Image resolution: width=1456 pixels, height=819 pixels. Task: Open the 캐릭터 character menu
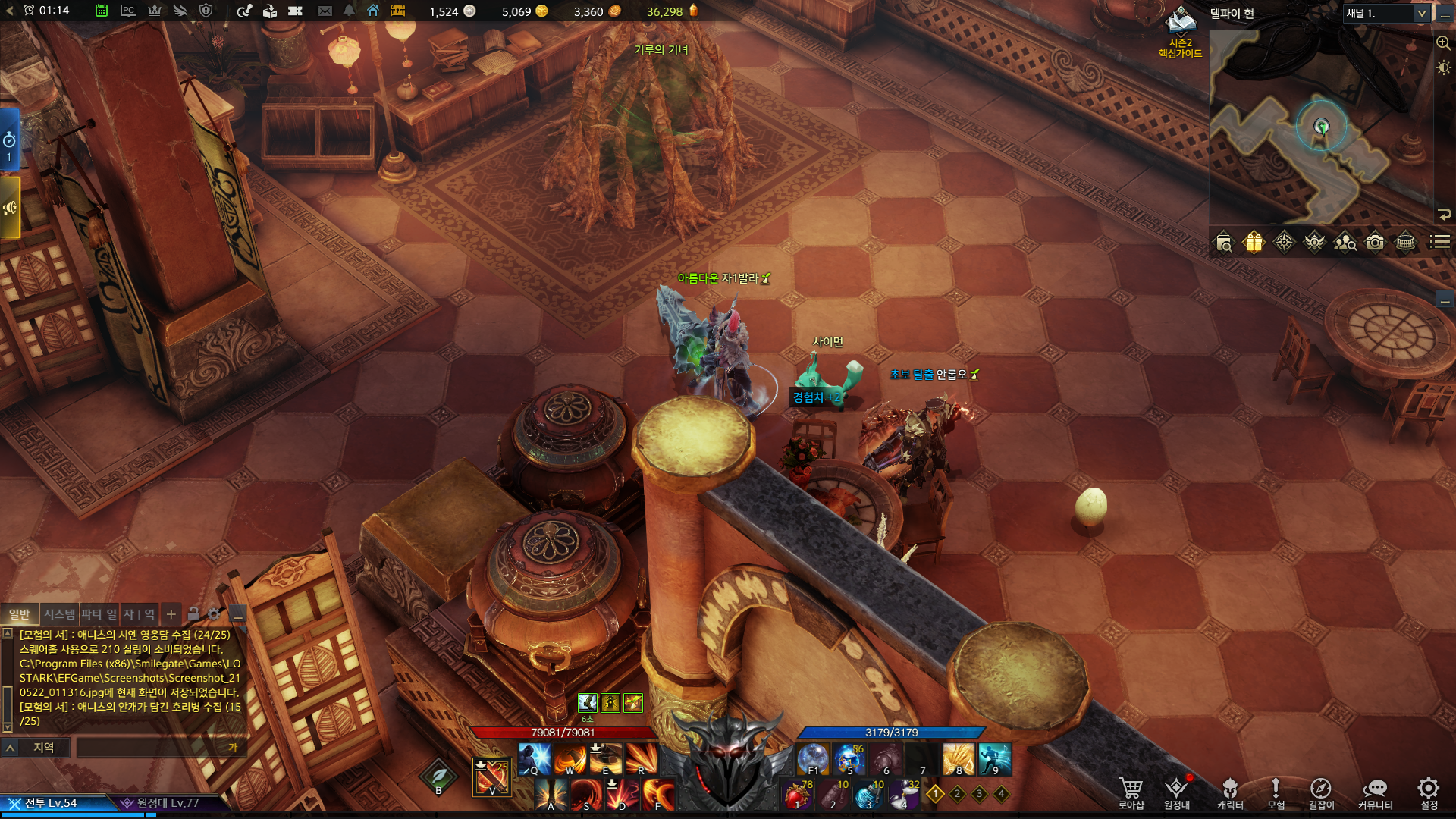click(x=1230, y=792)
